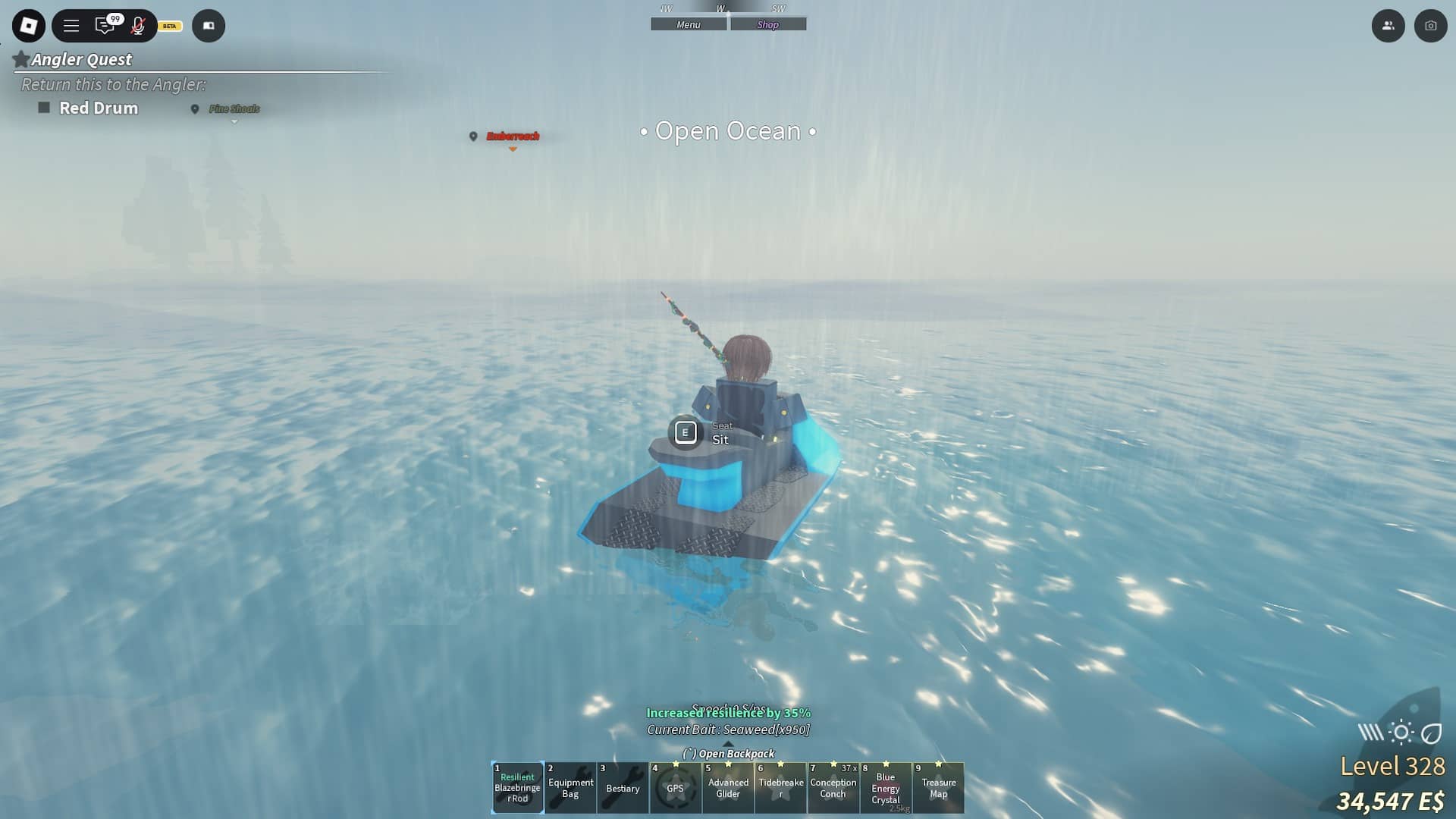This screenshot has height=819, width=1456.
Task: Select the GPS in hotbar slot 4
Action: tap(675, 788)
